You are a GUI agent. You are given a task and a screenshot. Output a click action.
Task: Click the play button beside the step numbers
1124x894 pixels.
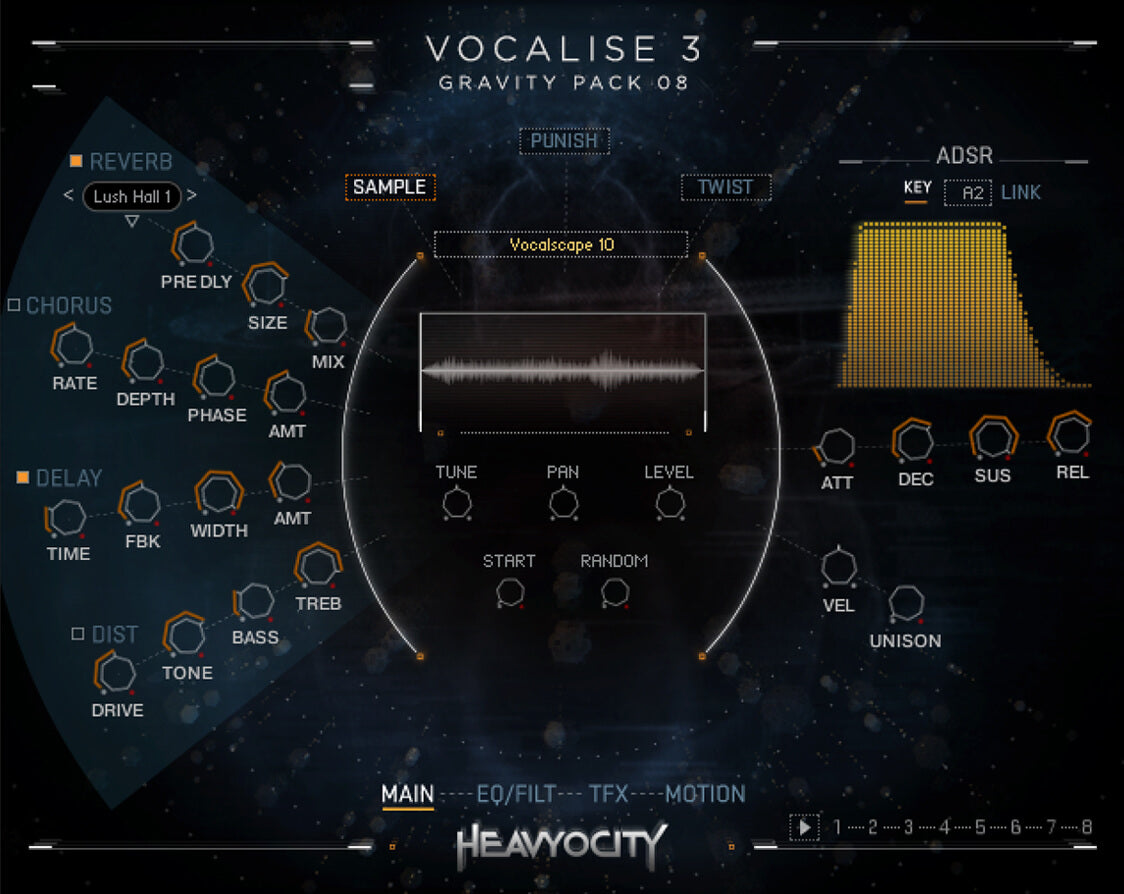pyautogui.click(x=803, y=827)
